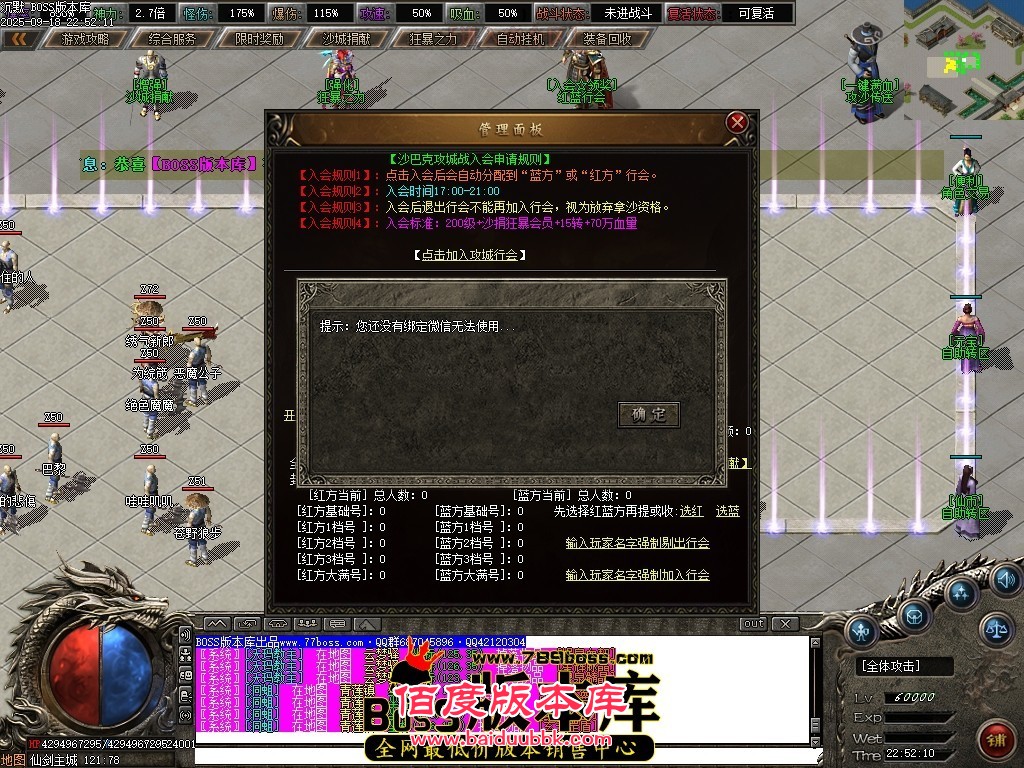Close the 管理面板 management panel
The image size is (1024, 768).
(737, 123)
